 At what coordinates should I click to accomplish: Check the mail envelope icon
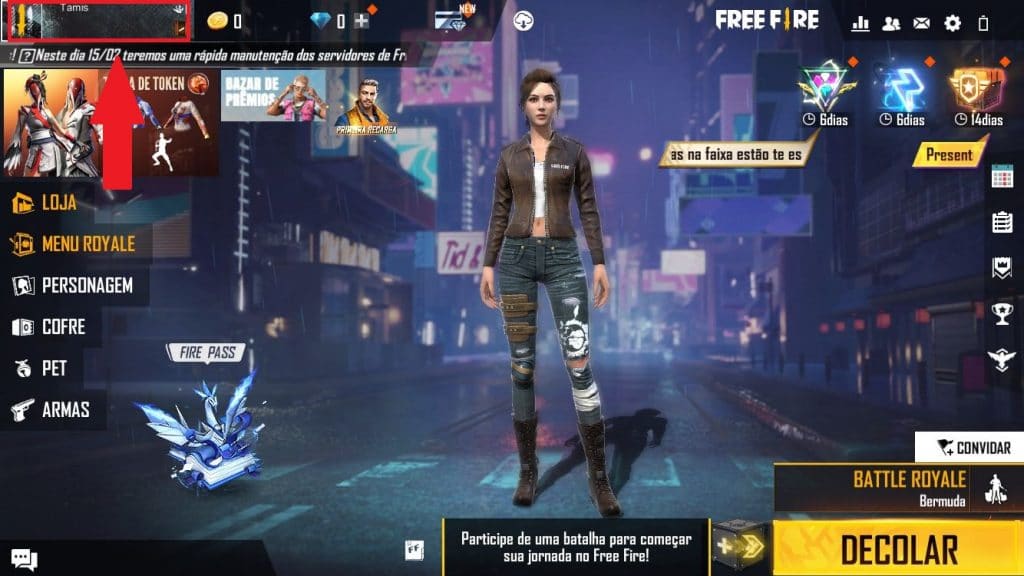click(921, 22)
